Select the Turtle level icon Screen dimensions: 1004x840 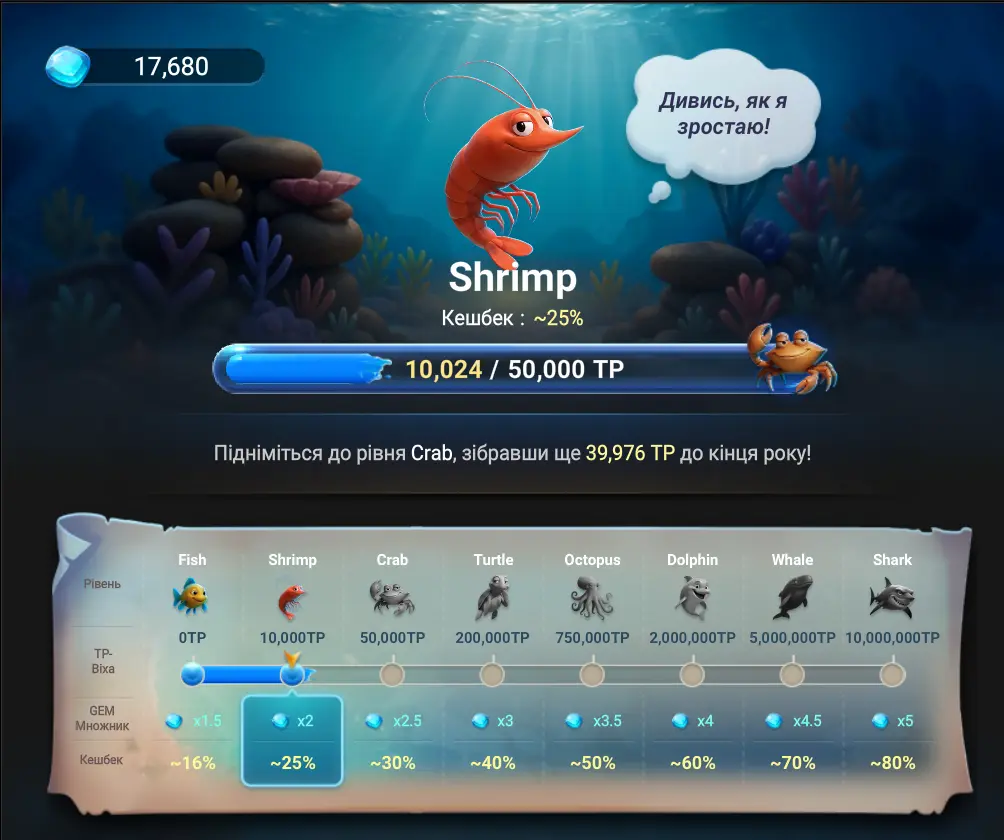(x=492, y=598)
